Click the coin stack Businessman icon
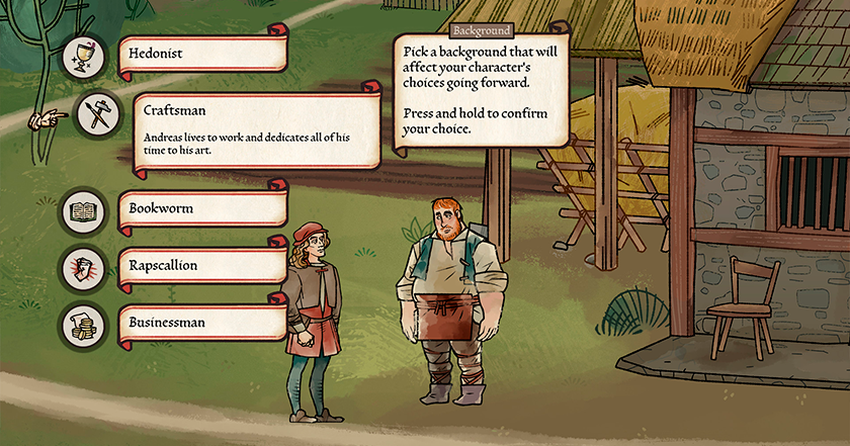This screenshot has width=850, height=446. (x=82, y=324)
